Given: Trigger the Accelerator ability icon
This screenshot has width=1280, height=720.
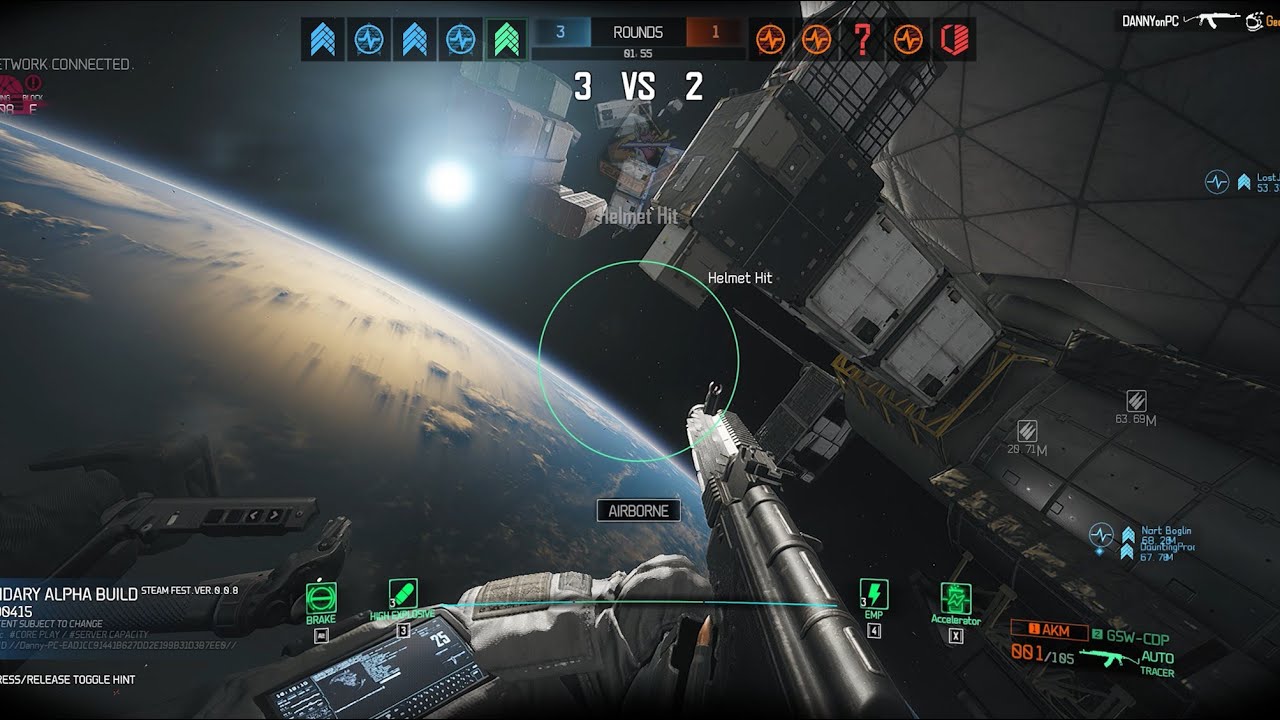Looking at the screenshot, I should click(x=956, y=599).
